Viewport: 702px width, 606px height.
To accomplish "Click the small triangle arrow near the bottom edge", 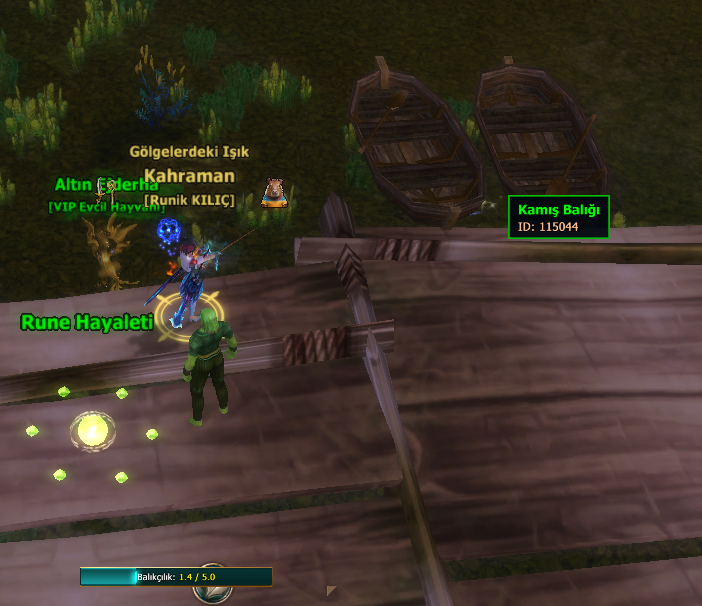I will 331,591.
